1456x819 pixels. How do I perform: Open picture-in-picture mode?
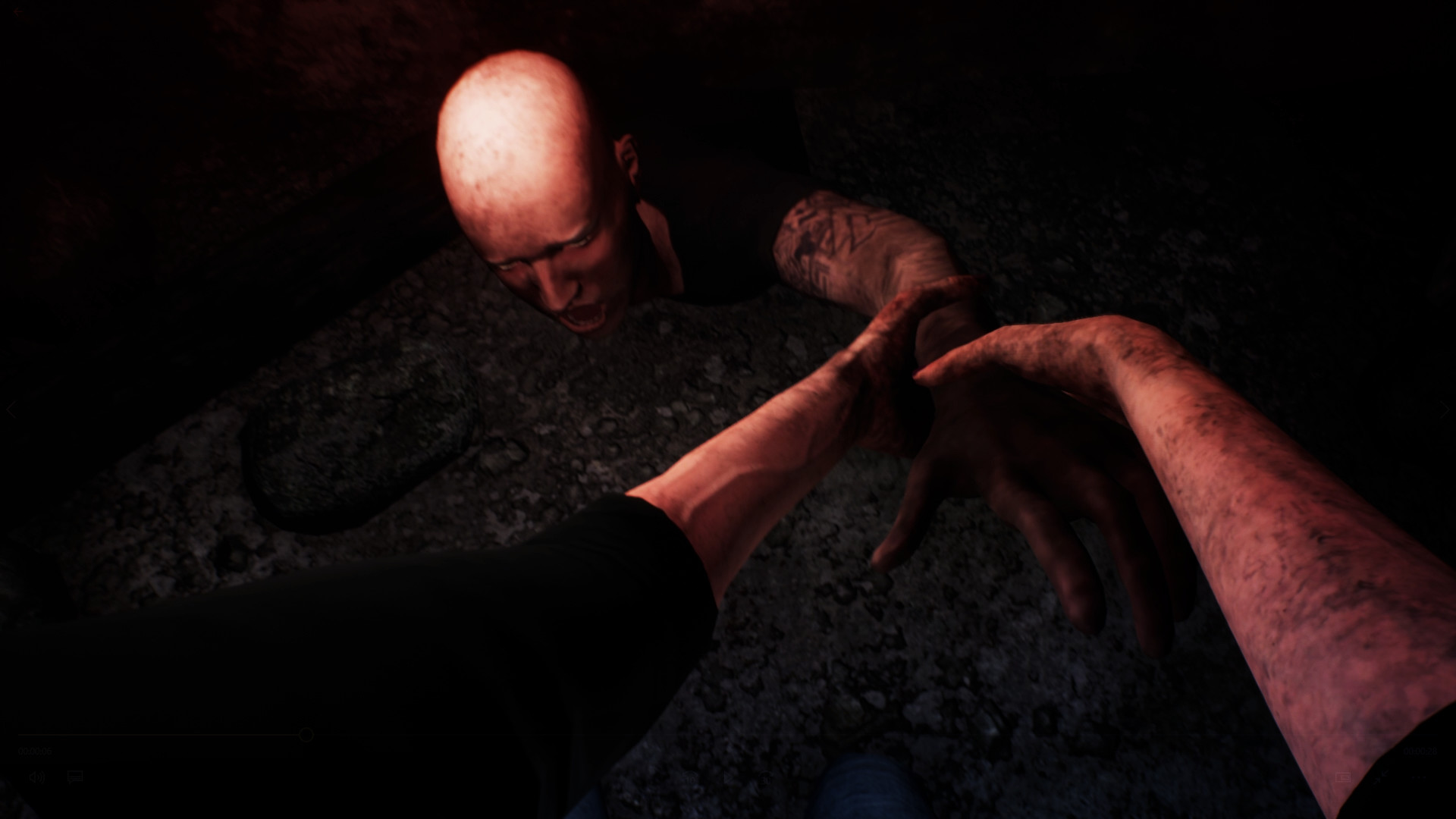tap(1343, 777)
